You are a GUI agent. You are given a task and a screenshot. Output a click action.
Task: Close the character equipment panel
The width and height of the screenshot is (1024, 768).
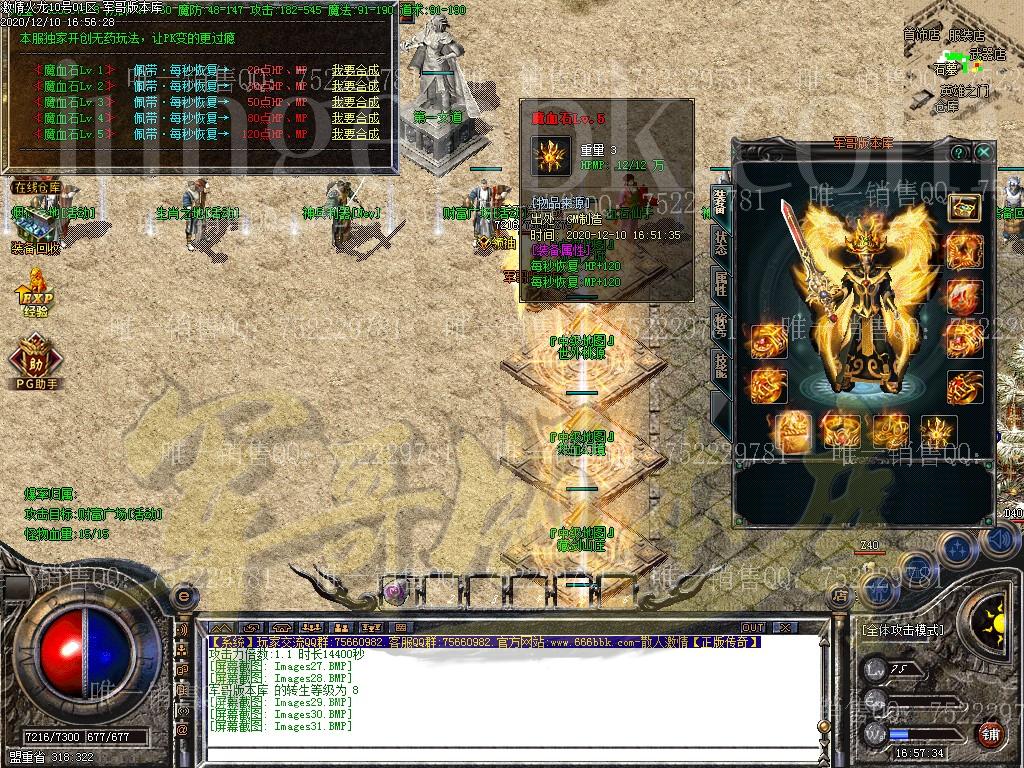pyautogui.click(x=984, y=152)
